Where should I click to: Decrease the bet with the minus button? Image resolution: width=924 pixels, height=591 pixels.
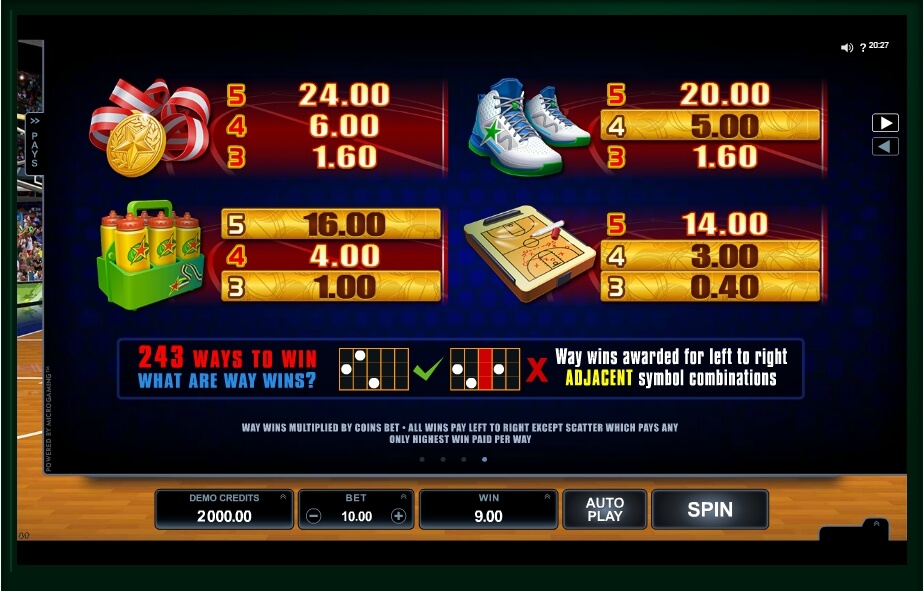(314, 516)
